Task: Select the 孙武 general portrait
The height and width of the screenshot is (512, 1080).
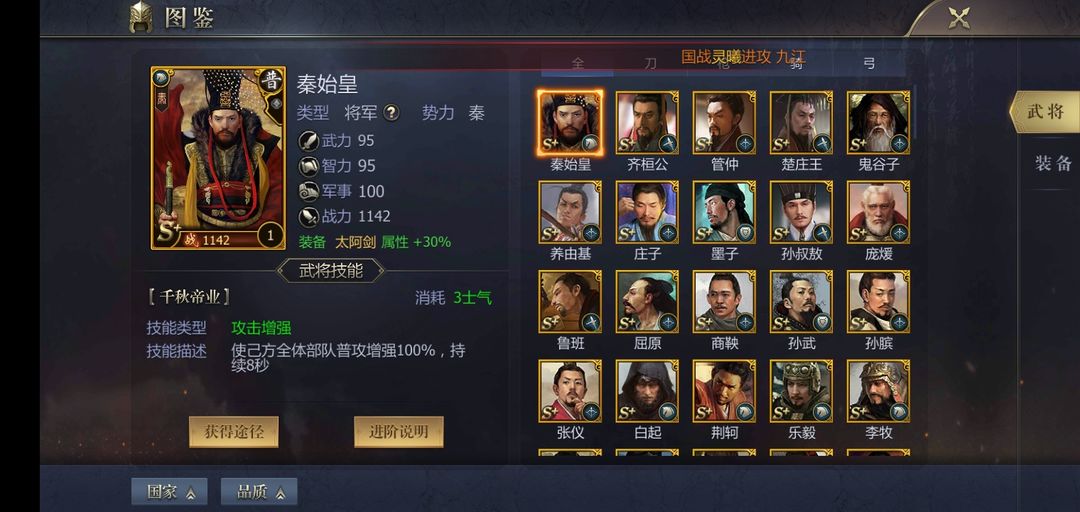Action: 801,301
